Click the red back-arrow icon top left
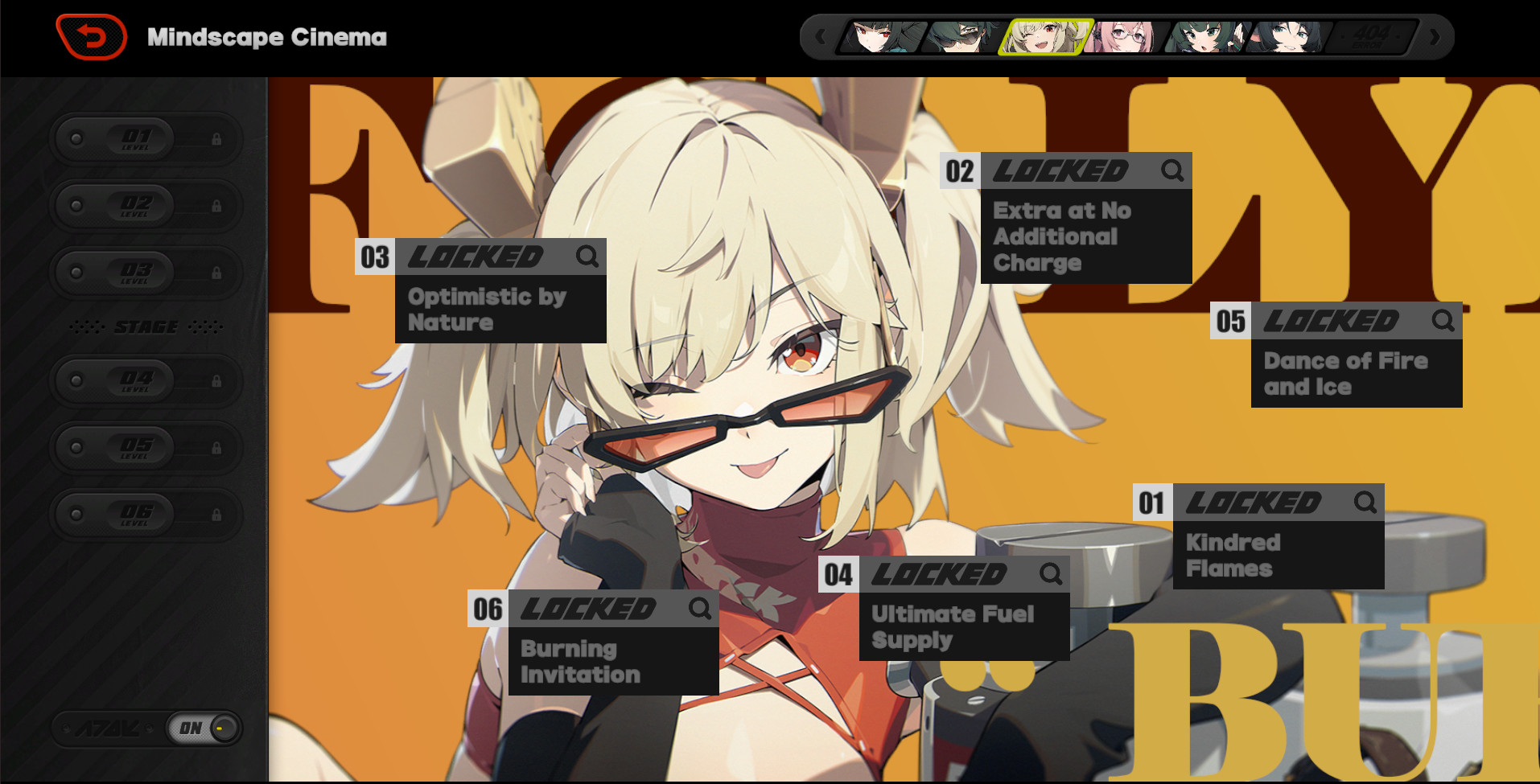Viewport: 1540px width, 784px height. (90, 36)
